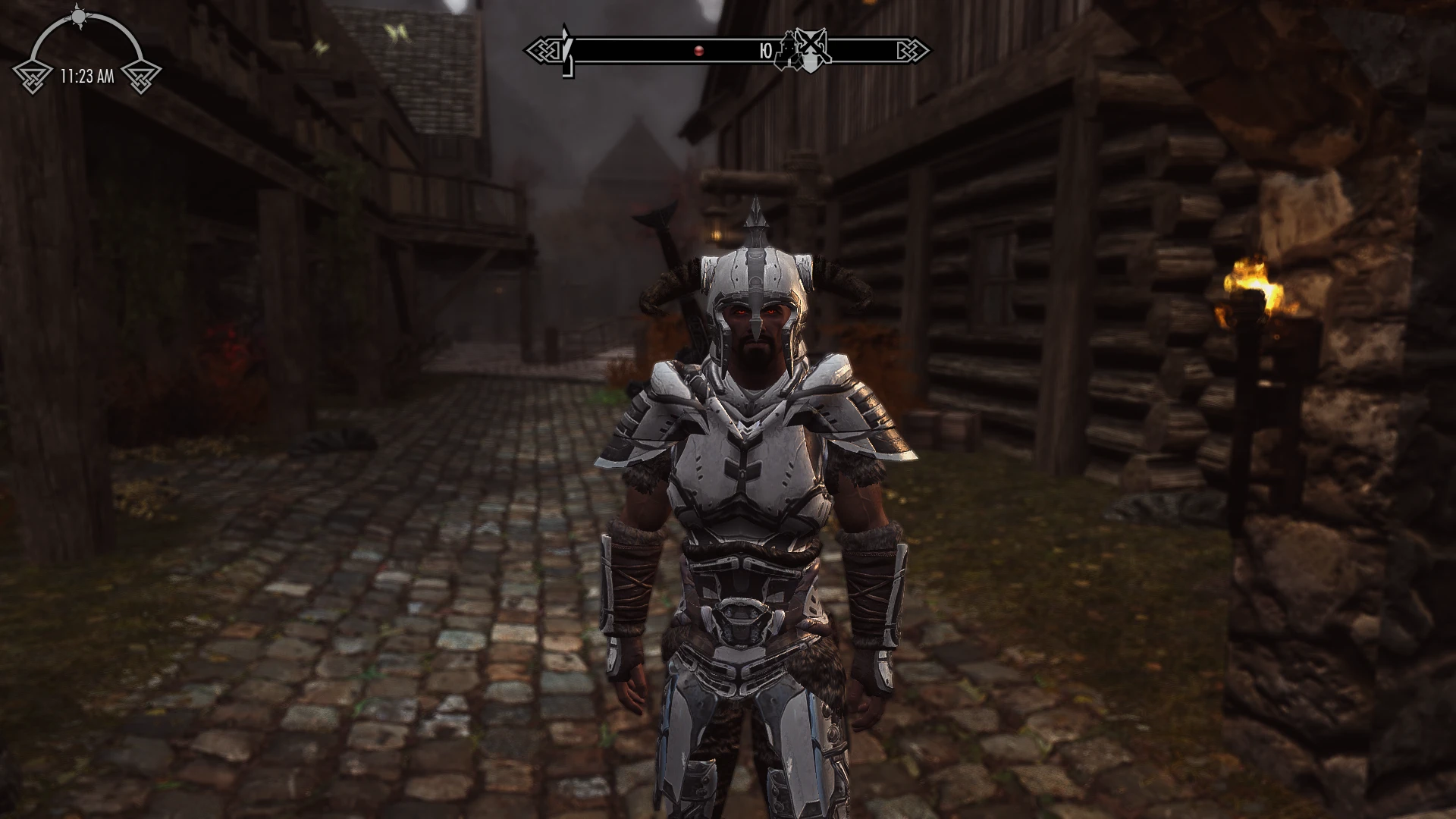Click the crossed-swords fort marker on the compass
Viewport: 1456px width, 819px height.
coord(811,45)
